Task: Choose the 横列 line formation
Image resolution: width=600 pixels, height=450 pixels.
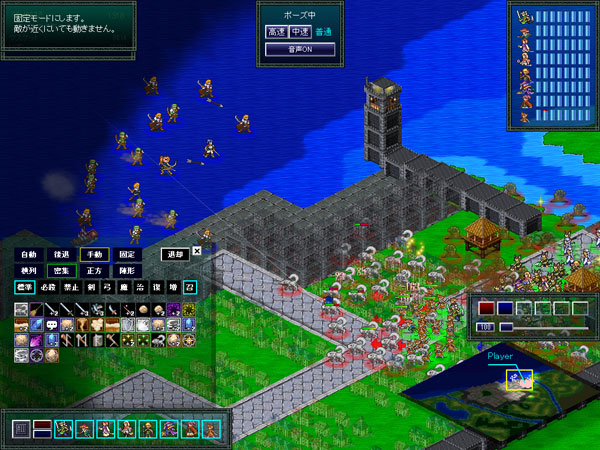Action: click(x=29, y=271)
